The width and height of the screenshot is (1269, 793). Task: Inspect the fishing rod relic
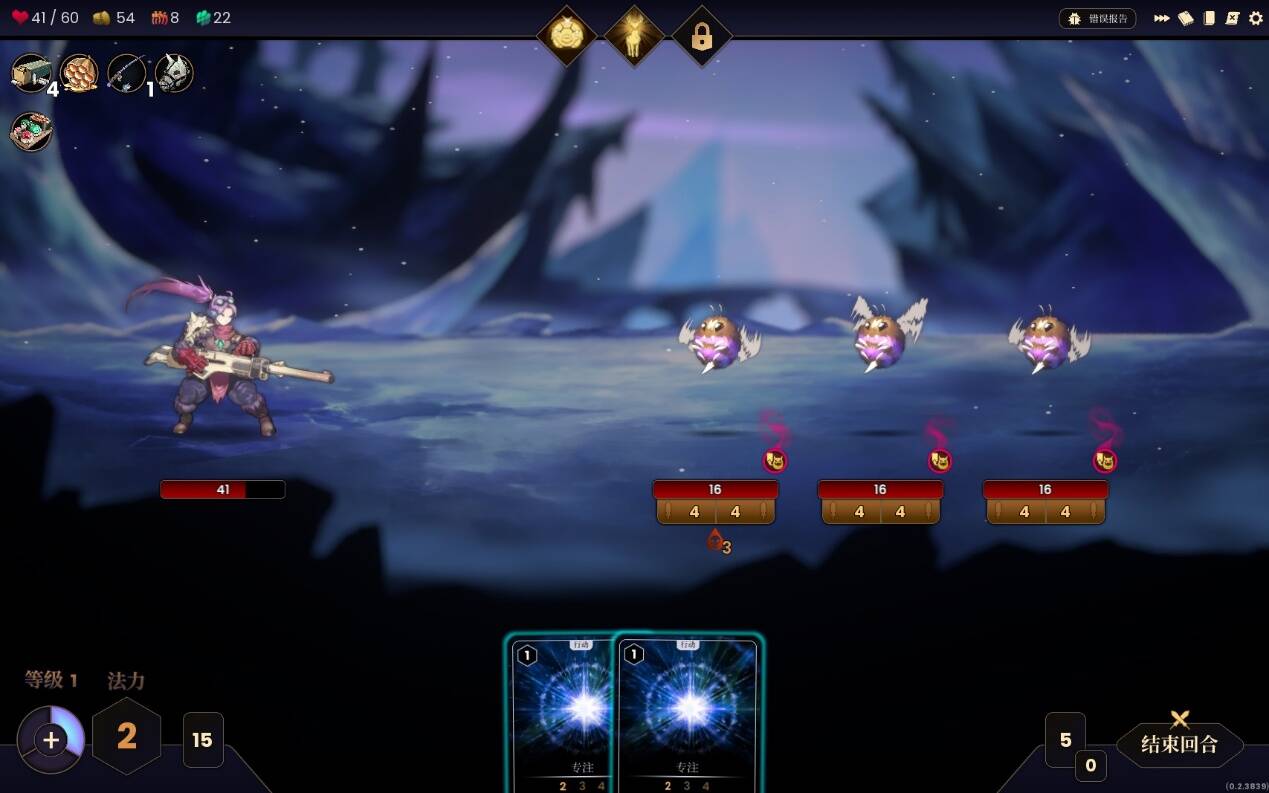tap(127, 73)
